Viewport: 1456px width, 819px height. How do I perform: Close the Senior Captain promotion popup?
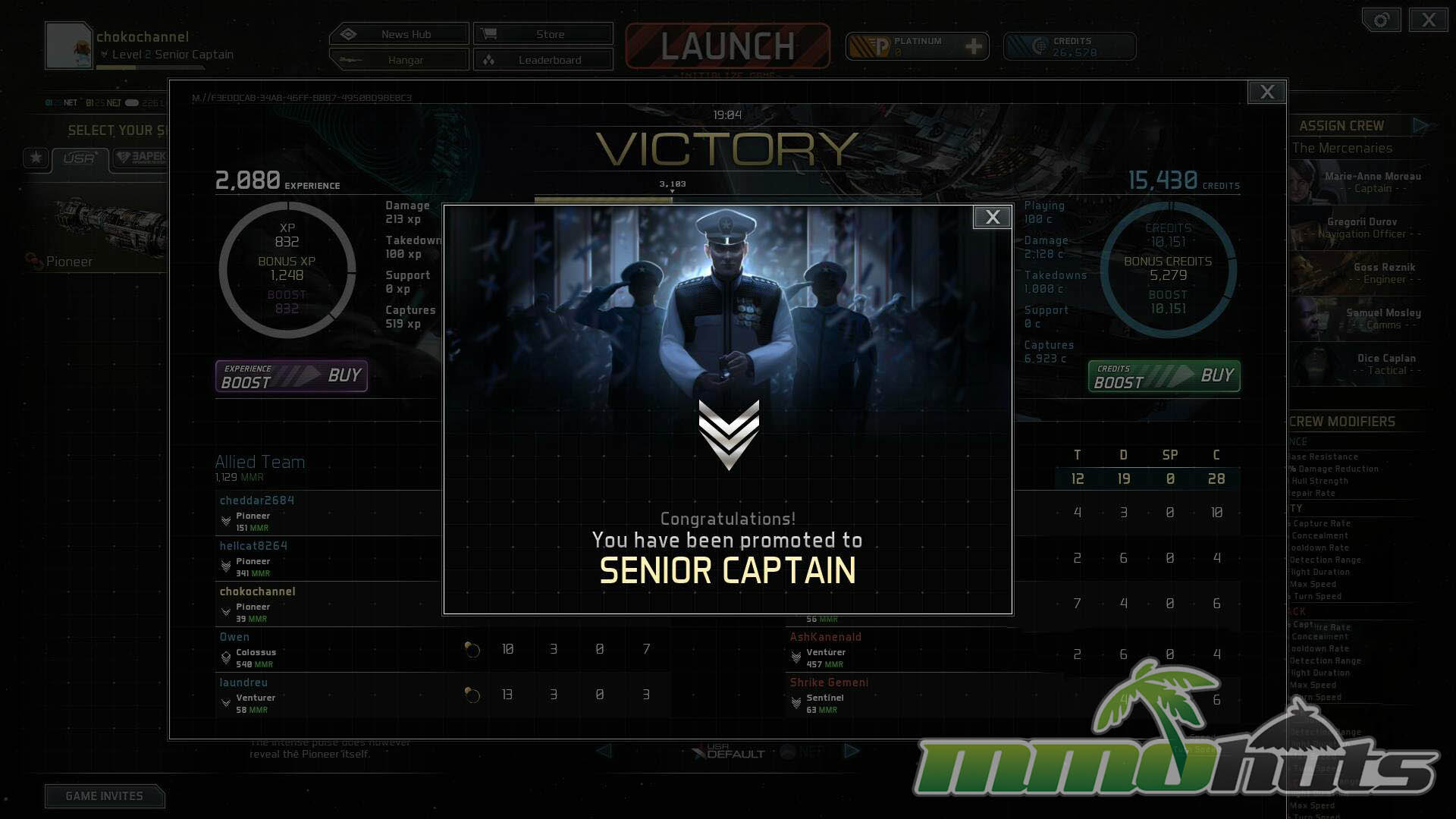click(x=992, y=218)
